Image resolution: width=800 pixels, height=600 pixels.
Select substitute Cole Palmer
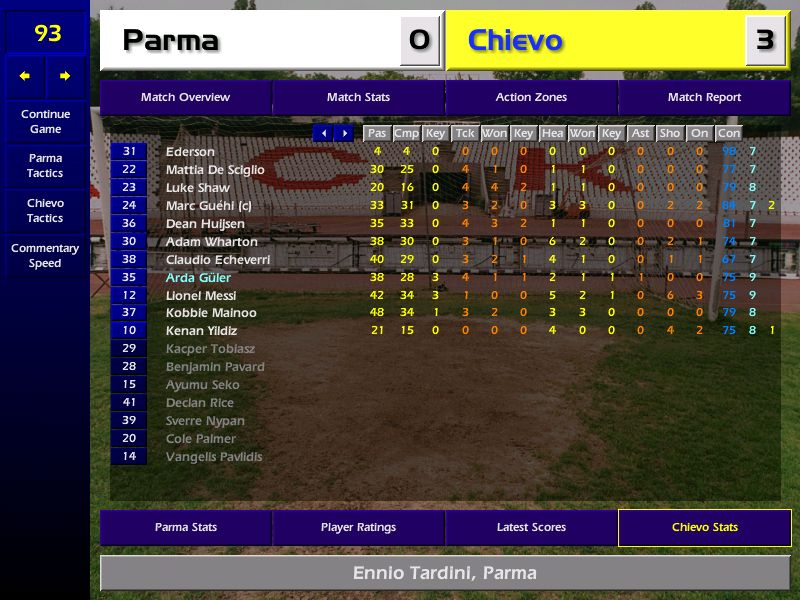pyautogui.click(x=201, y=439)
